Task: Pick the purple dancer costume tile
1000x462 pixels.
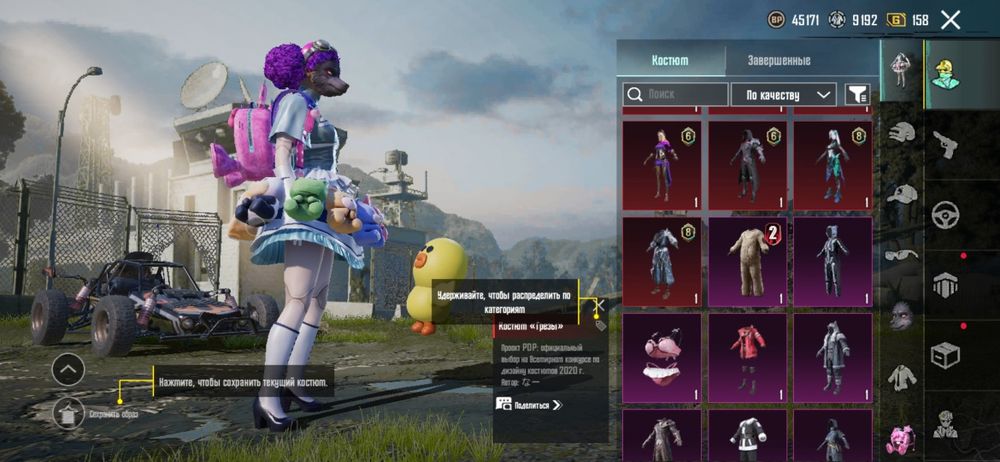Action: [x=662, y=164]
